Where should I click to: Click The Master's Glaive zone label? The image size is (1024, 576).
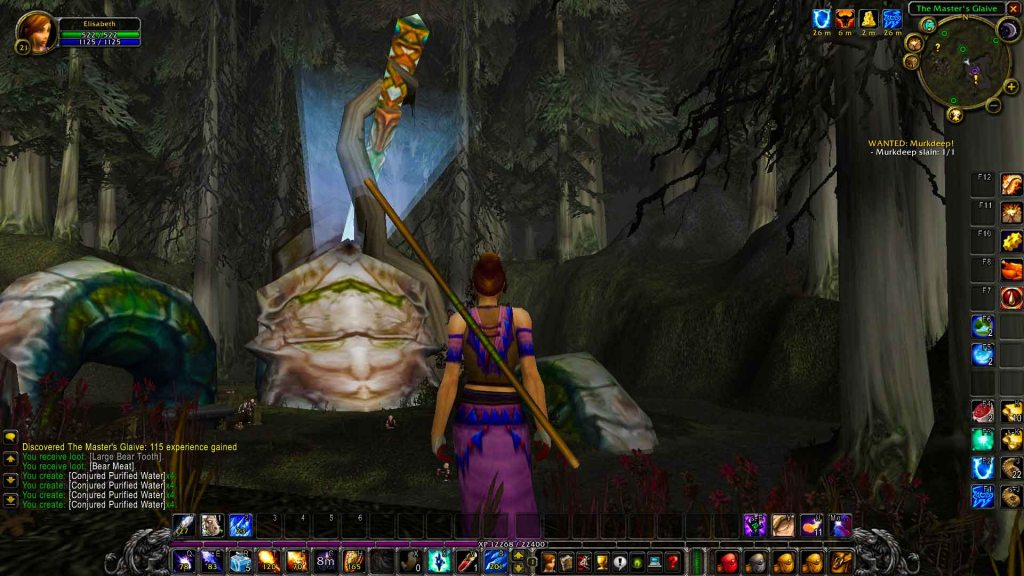click(956, 9)
